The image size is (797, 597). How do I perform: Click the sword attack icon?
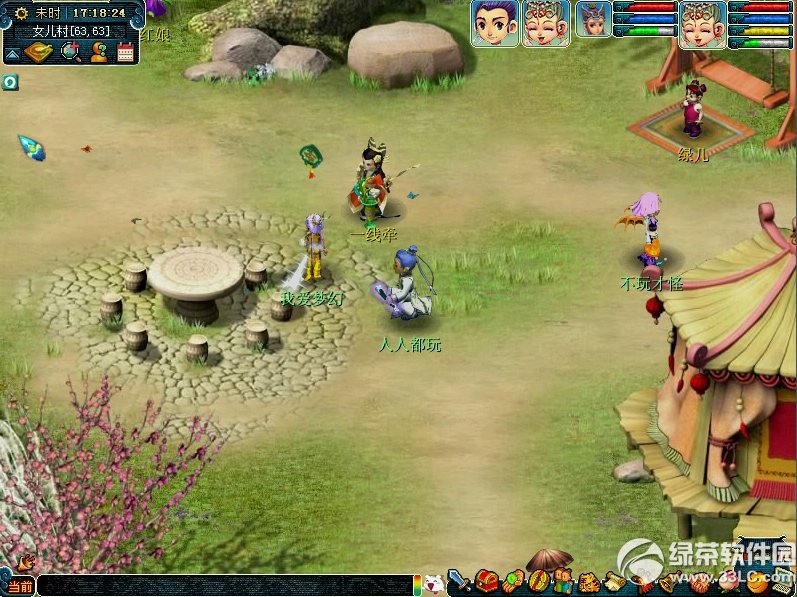click(460, 580)
